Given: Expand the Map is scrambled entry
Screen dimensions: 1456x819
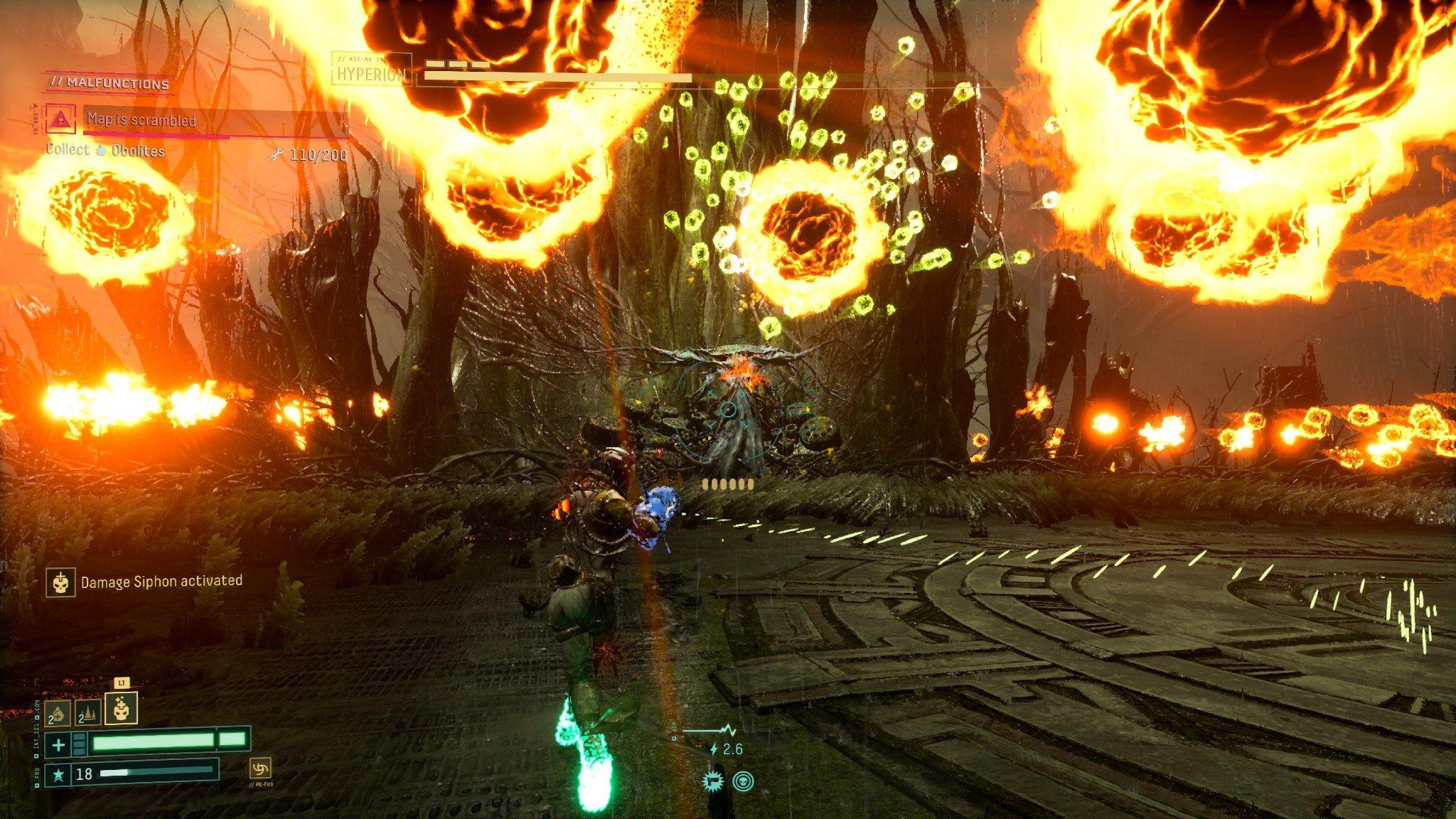Looking at the screenshot, I should point(142,120).
